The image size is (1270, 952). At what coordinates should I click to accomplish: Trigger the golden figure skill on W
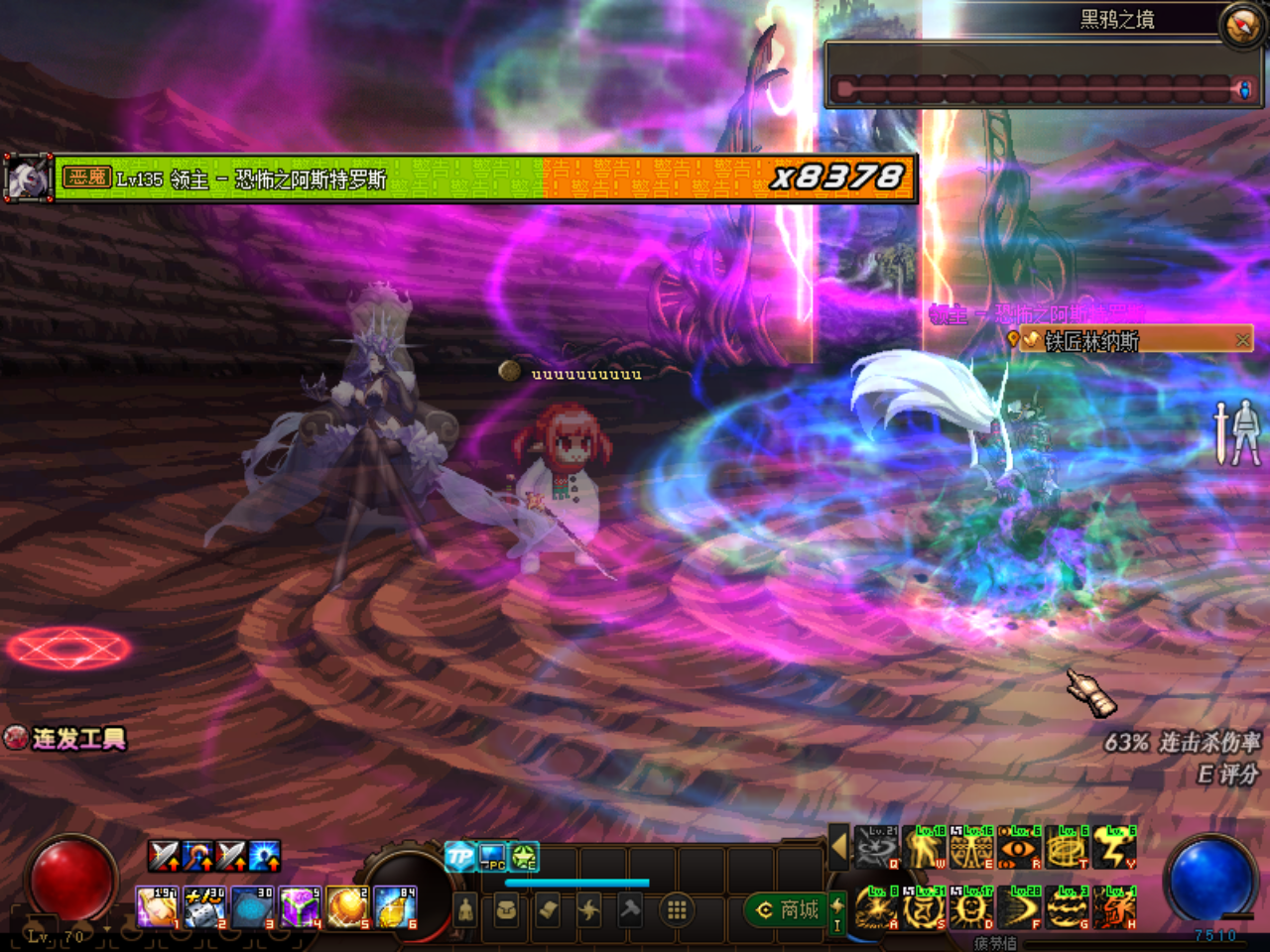coord(925,849)
